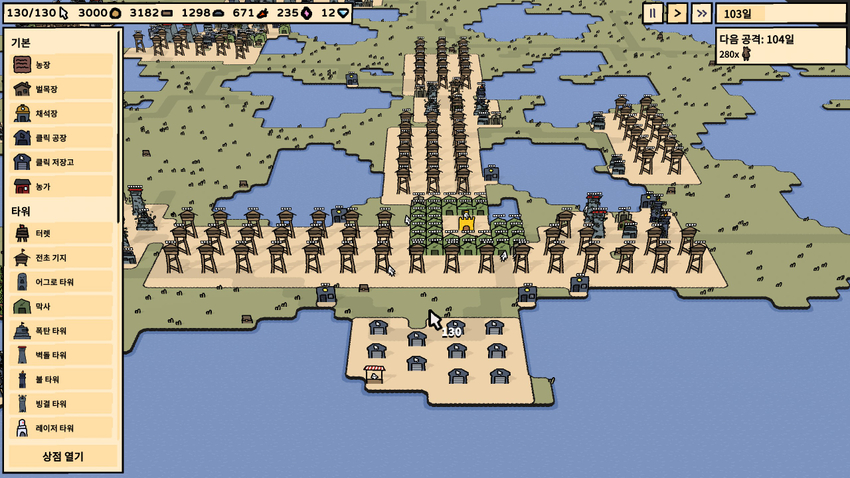Select the 레이저 타워 laser tower
850x478 pixels.
pyautogui.click(x=60, y=428)
